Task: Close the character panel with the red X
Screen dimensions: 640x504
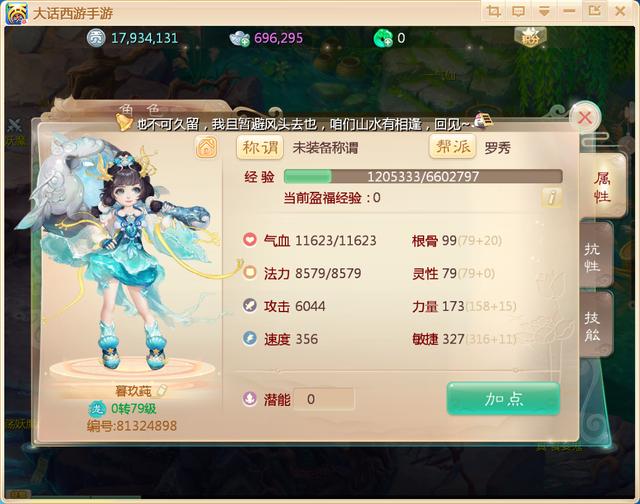Action: click(585, 118)
